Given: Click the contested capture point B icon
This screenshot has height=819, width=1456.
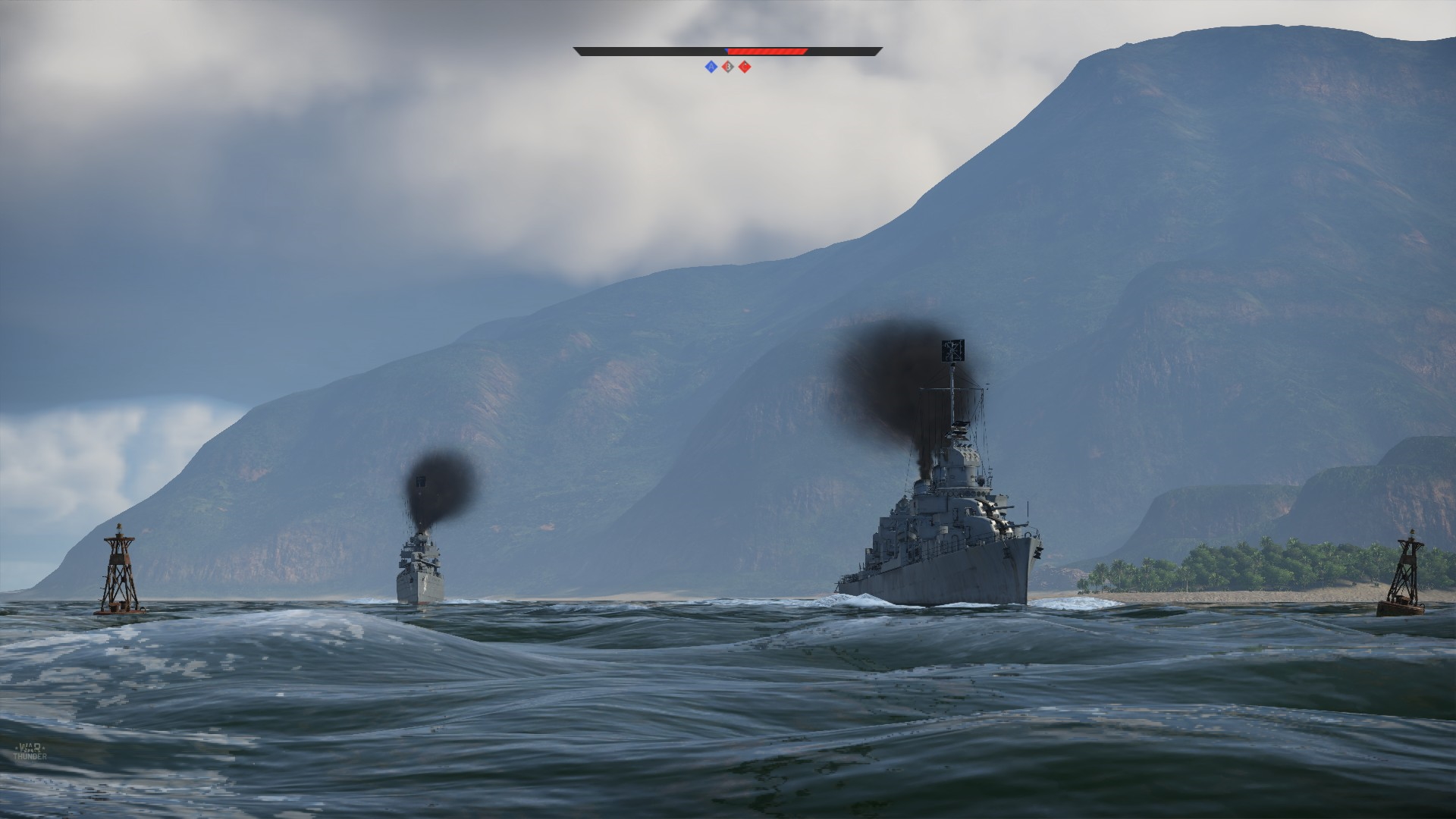Looking at the screenshot, I should pyautogui.click(x=728, y=67).
